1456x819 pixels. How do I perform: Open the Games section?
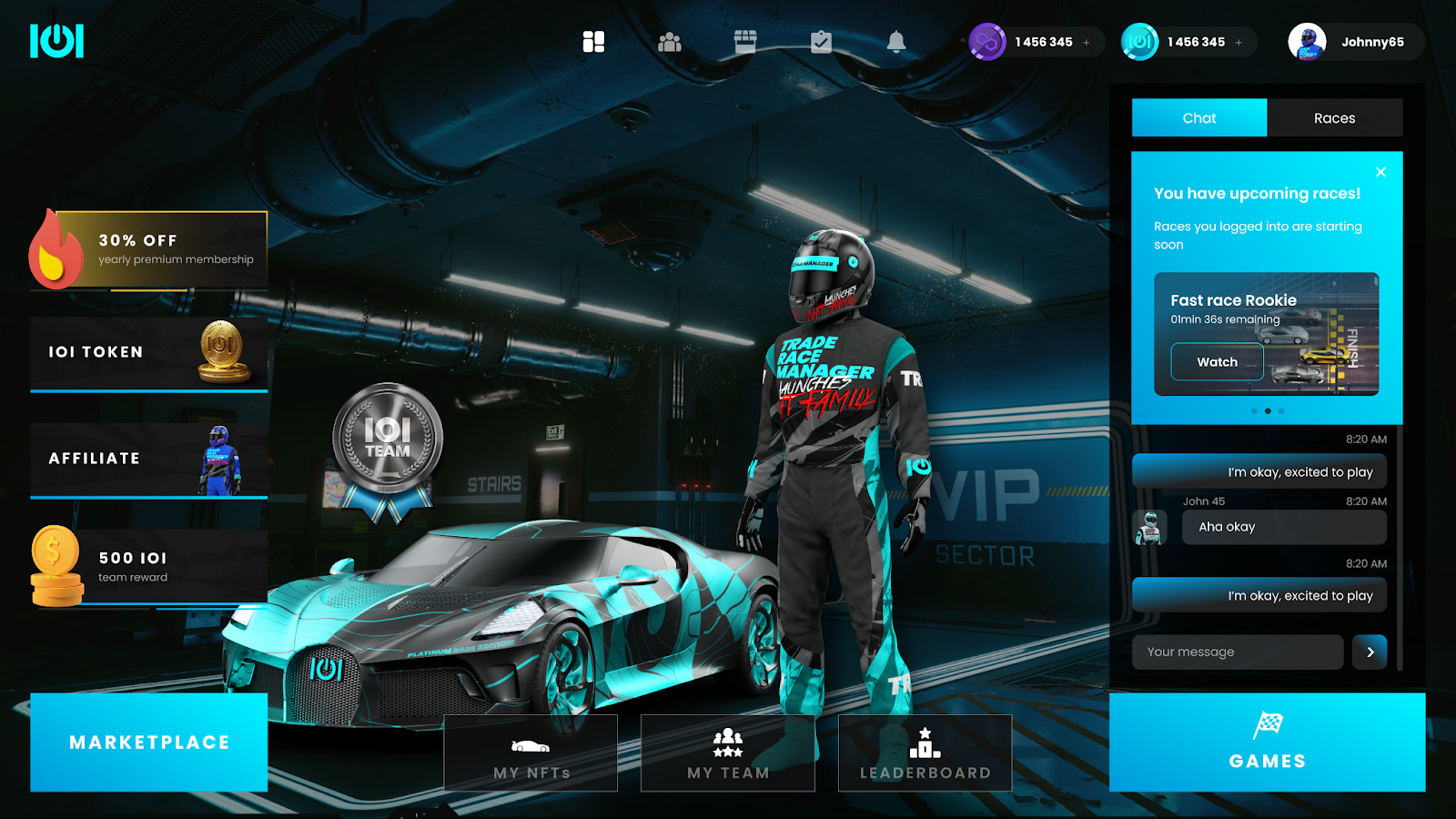point(1267,742)
